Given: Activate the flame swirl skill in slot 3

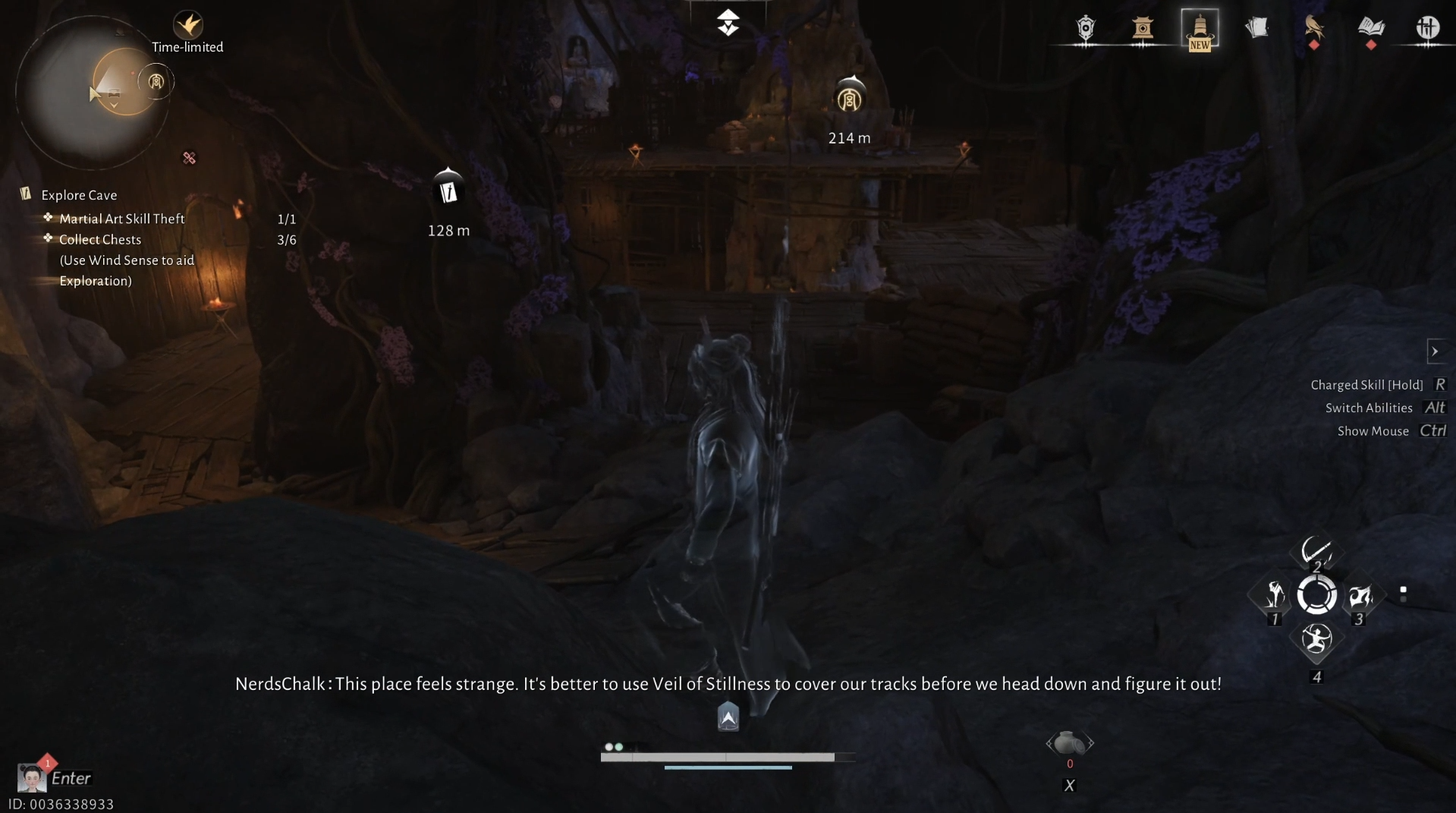Looking at the screenshot, I should pos(1360,595).
